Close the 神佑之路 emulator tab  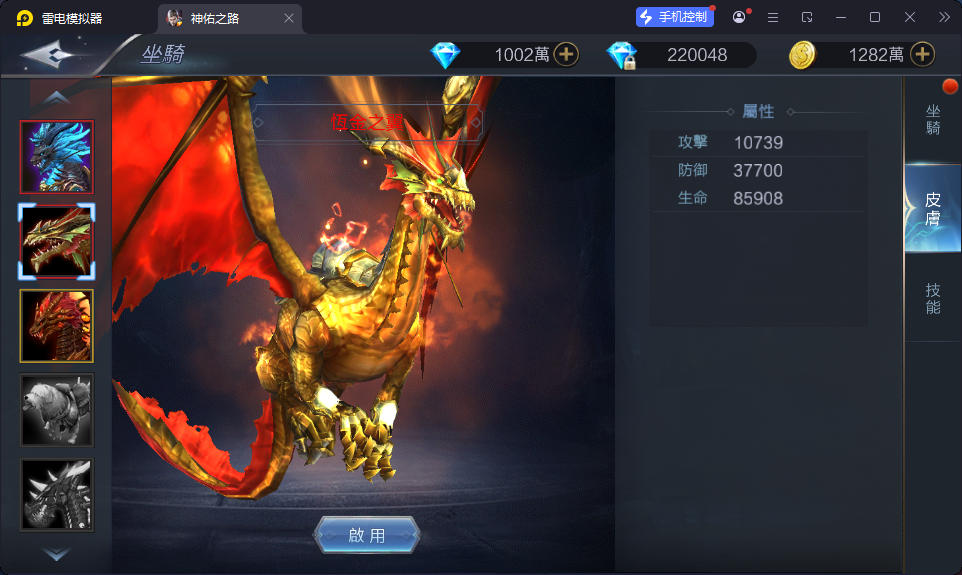tap(289, 18)
